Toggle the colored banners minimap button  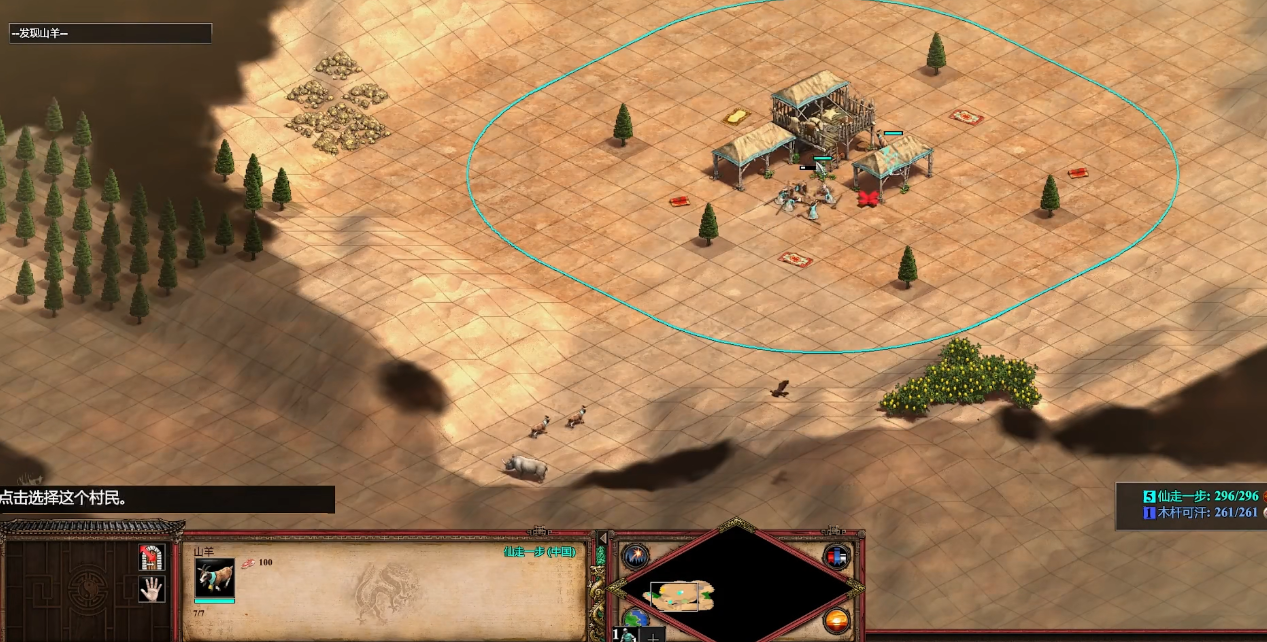(837, 557)
